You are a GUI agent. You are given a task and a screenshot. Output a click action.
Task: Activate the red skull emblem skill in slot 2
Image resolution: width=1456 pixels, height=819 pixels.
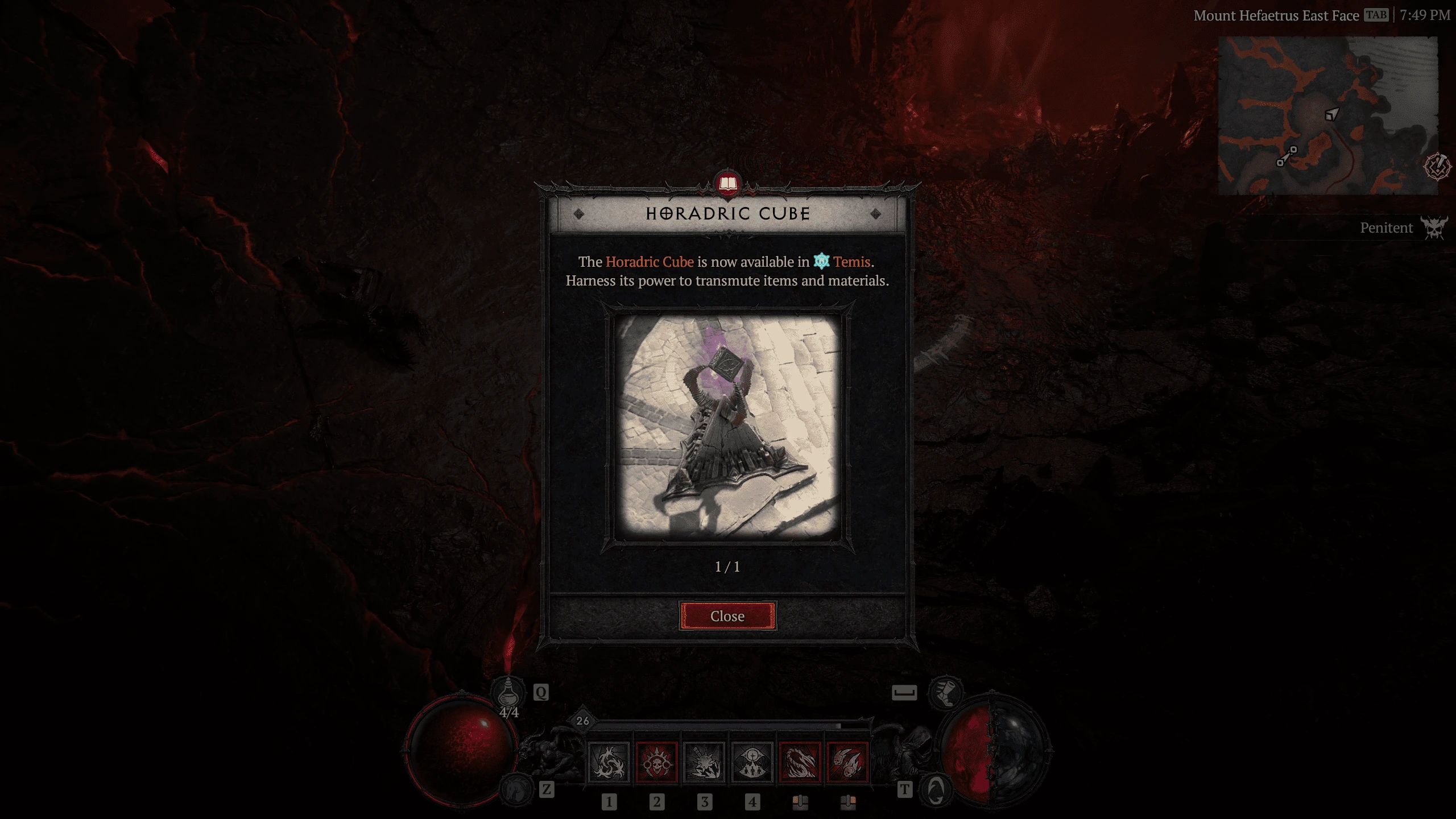(x=656, y=762)
